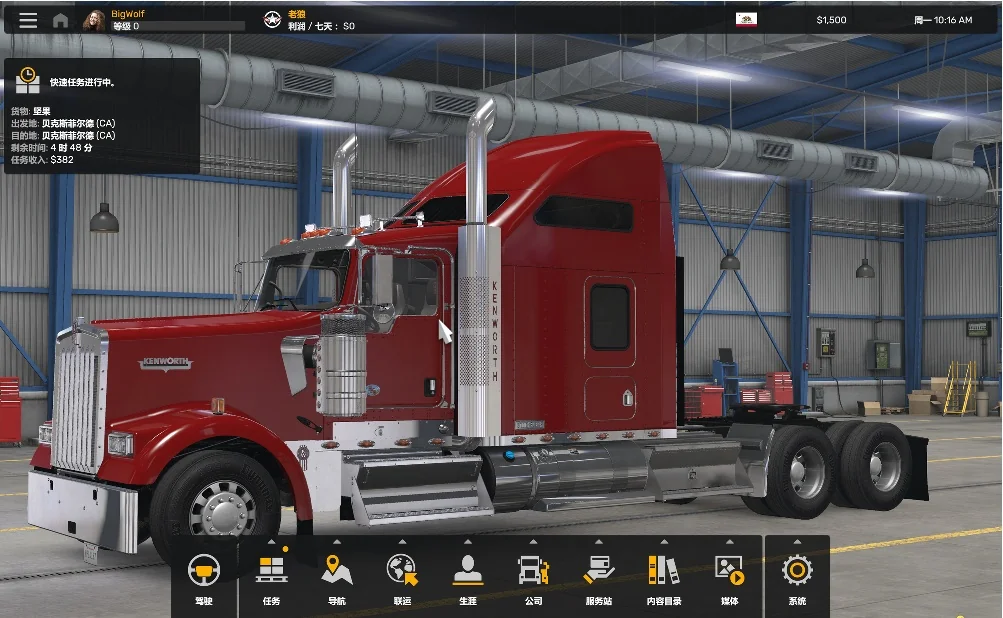Click the hamburger menu icon

28,20
